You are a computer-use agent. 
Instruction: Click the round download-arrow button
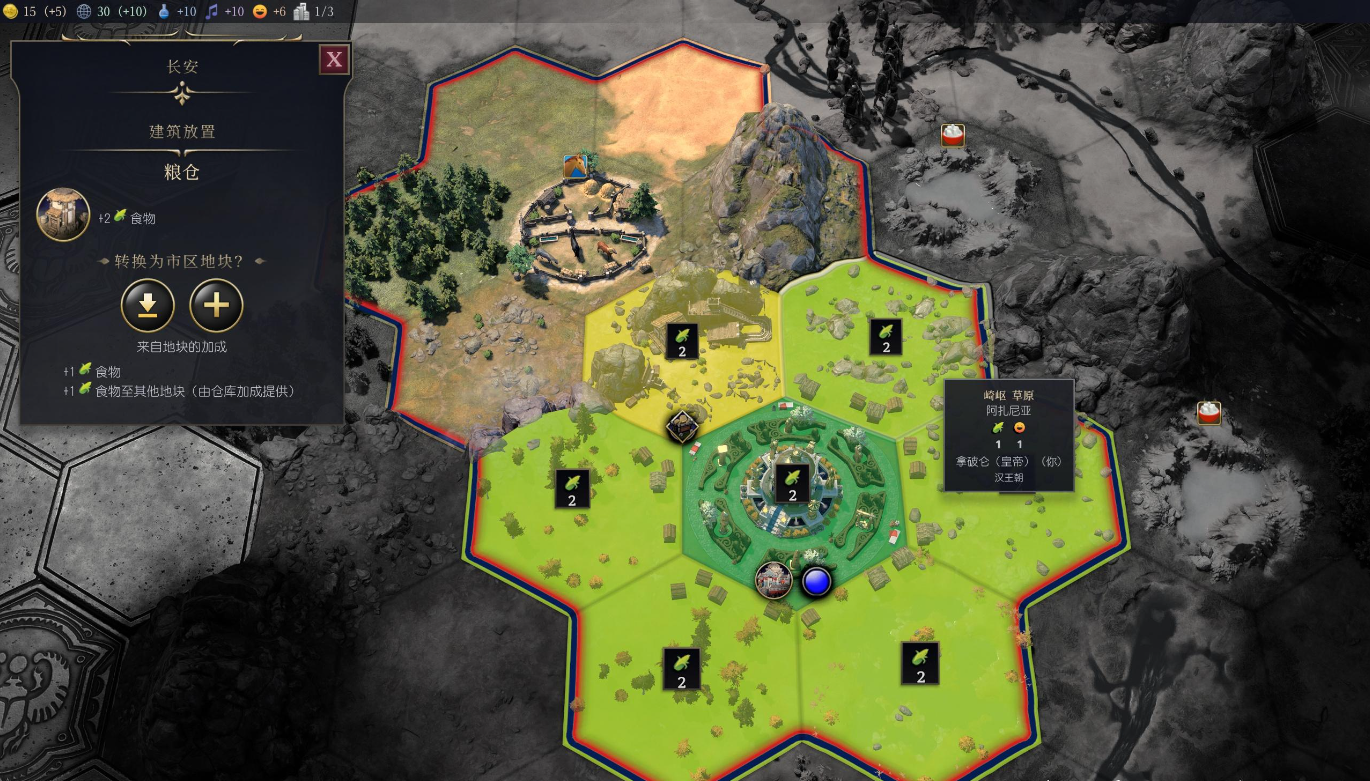coord(148,306)
